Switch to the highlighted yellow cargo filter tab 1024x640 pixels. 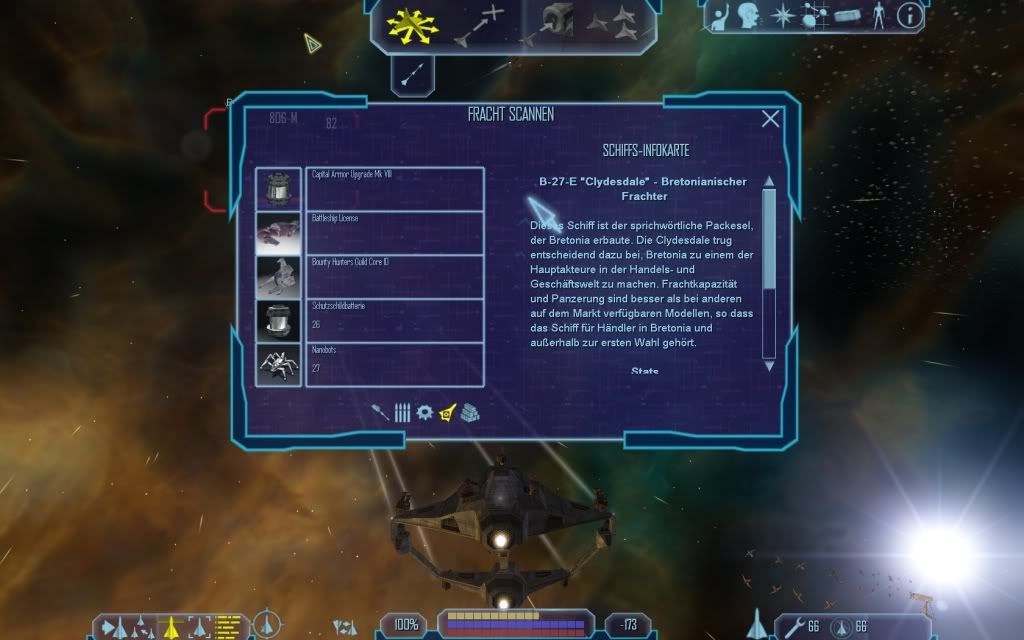point(447,412)
